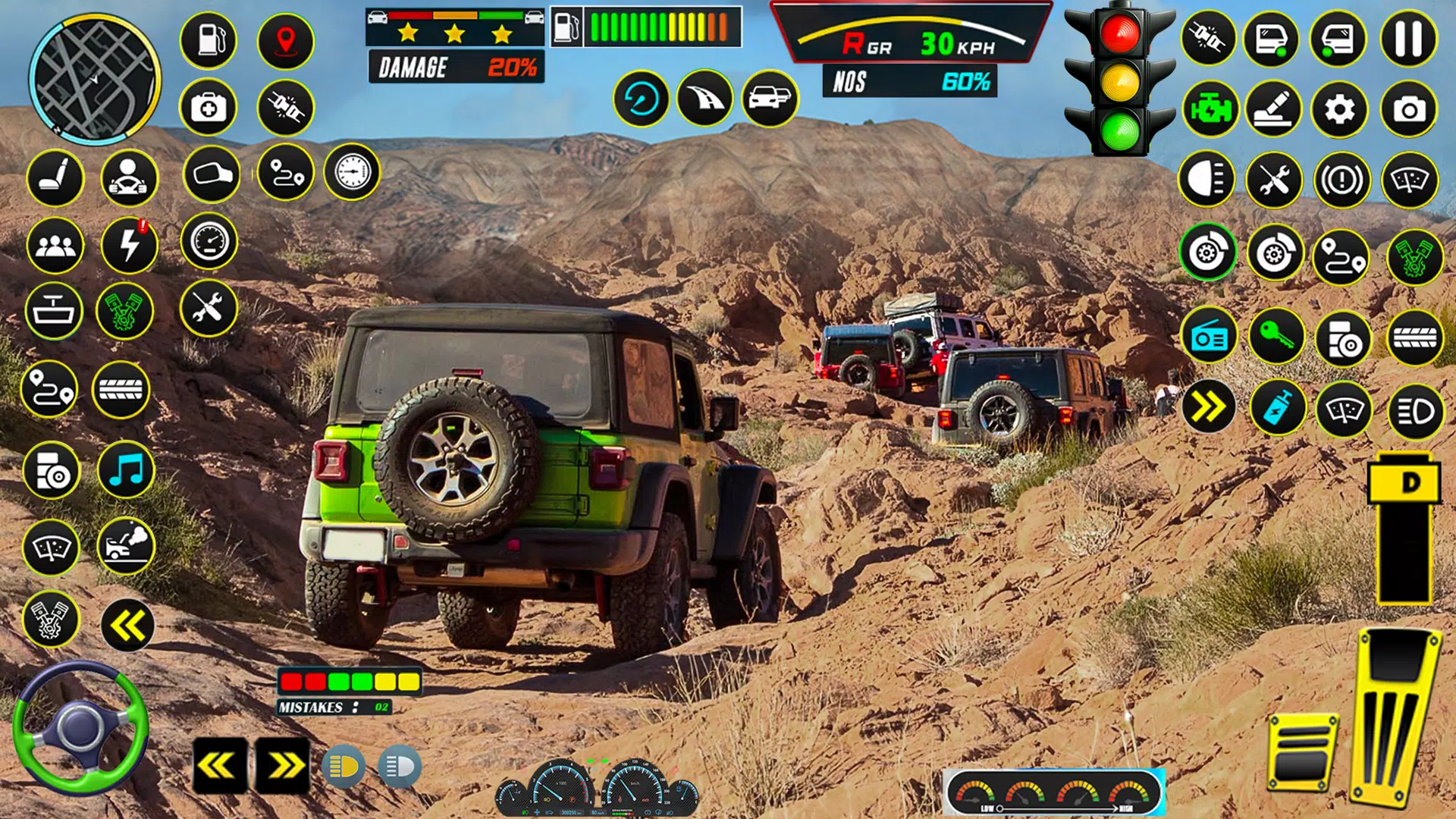Viewport: 1456px width, 819px height.
Task: Pause the game with the pause button
Action: click(x=1409, y=39)
